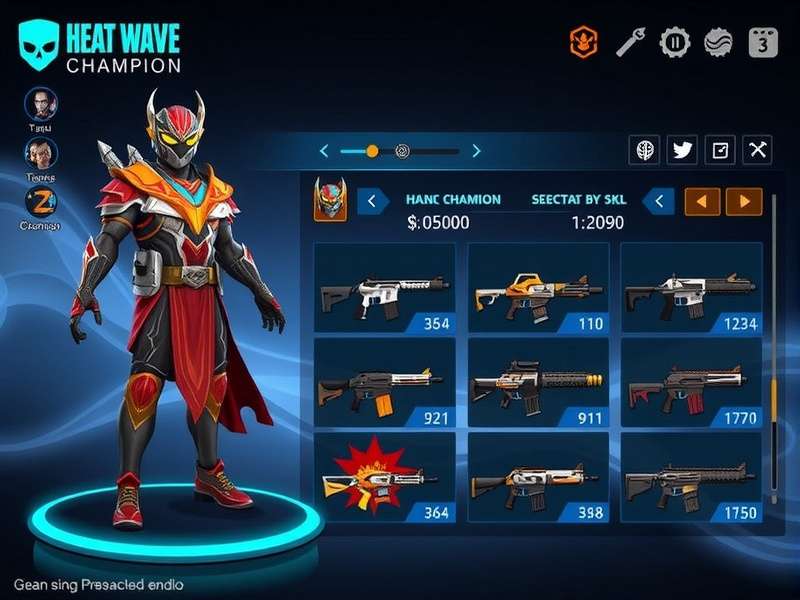The height and width of the screenshot is (600, 800).
Task: Pick the rifle priced 1234
Action: [x=691, y=288]
